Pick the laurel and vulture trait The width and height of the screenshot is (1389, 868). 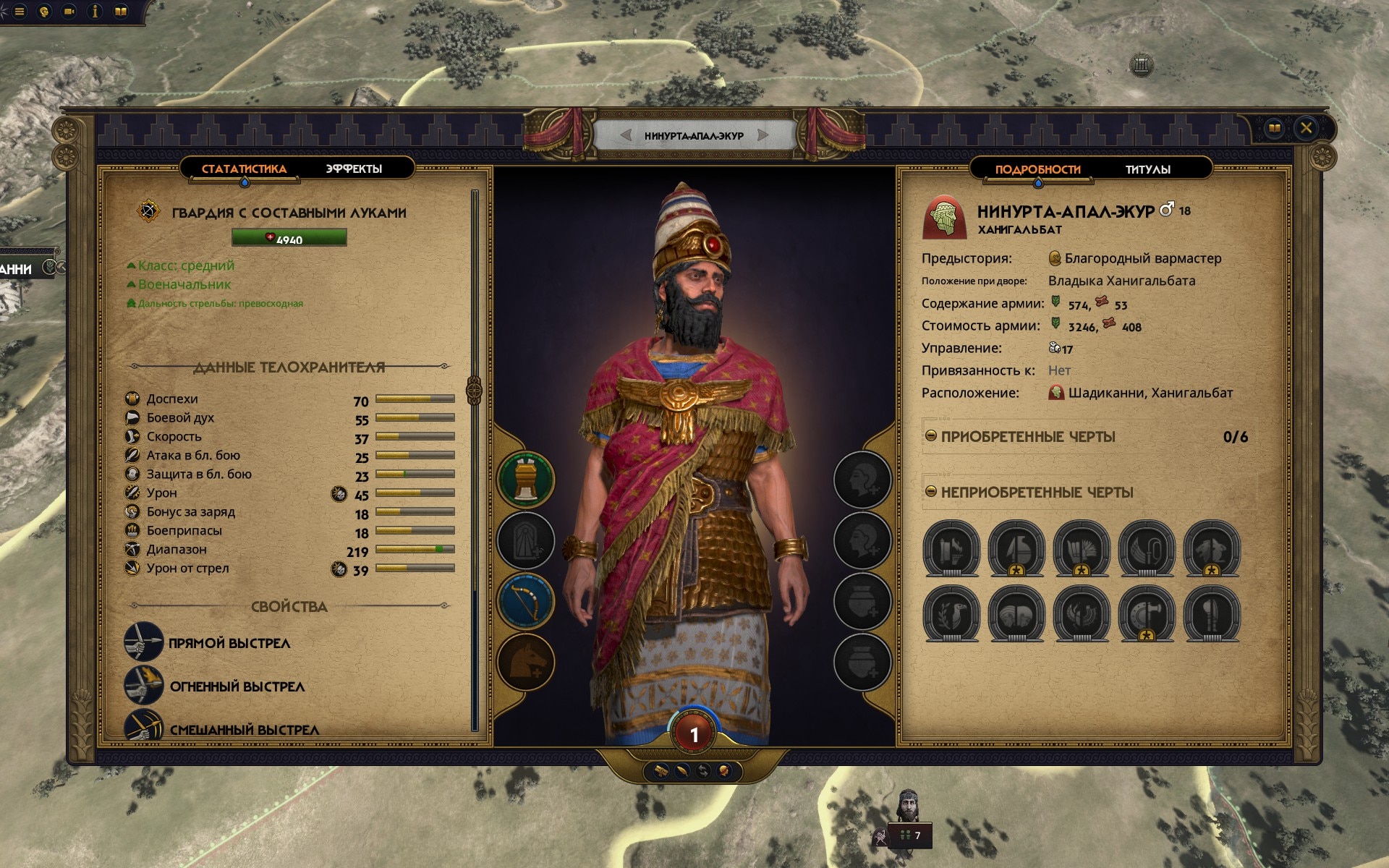[951, 614]
